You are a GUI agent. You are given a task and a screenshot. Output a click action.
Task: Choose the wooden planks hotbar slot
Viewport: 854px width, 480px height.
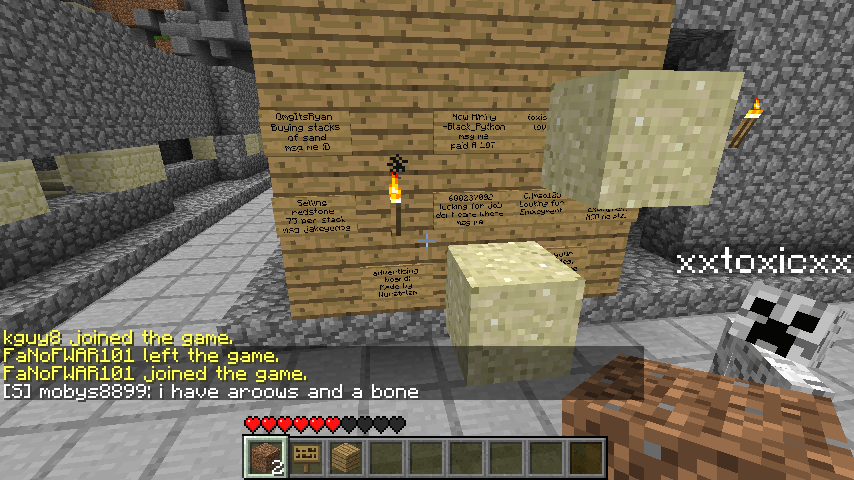345,457
